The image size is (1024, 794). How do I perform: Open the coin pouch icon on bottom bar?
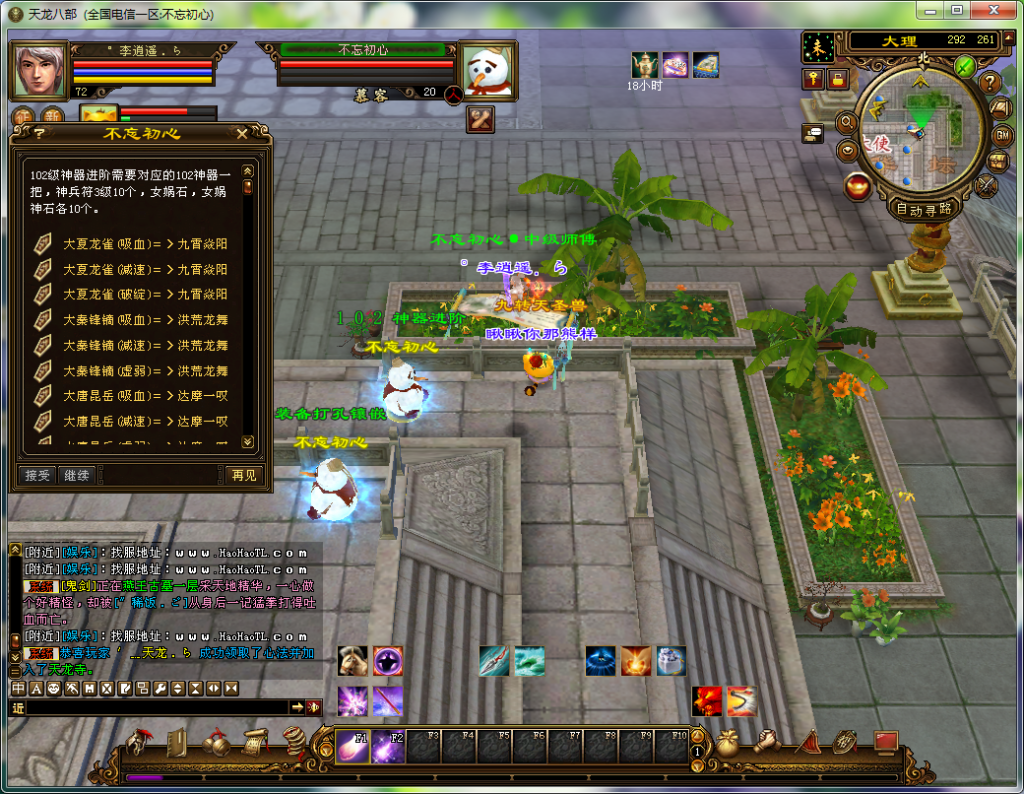(728, 743)
